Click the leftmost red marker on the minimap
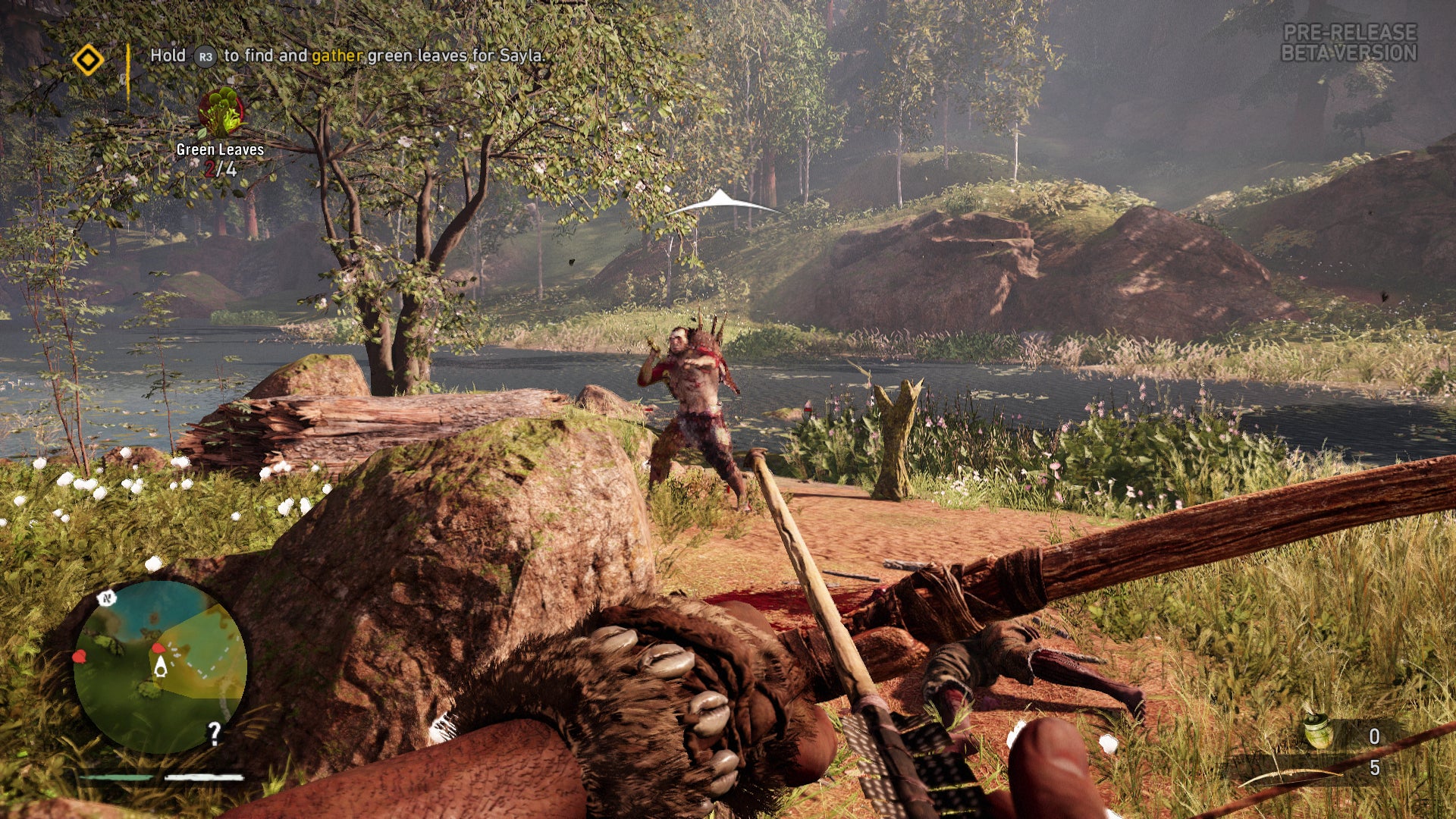Screen dimensions: 1456x819 (80, 657)
